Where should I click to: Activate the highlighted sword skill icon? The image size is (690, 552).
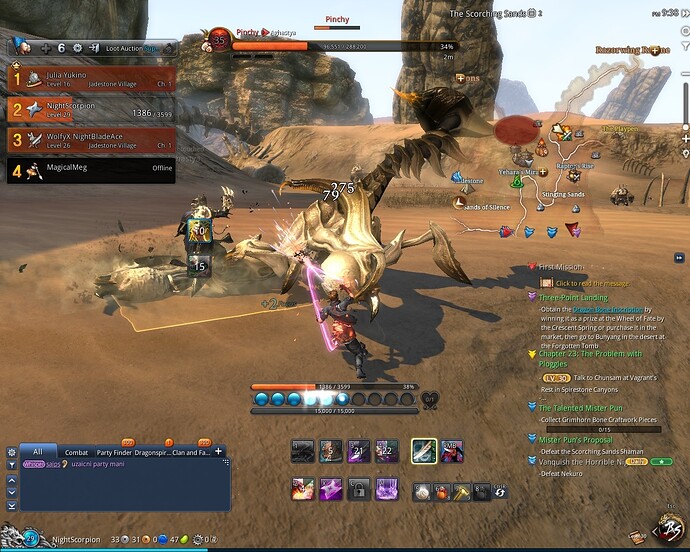point(424,452)
